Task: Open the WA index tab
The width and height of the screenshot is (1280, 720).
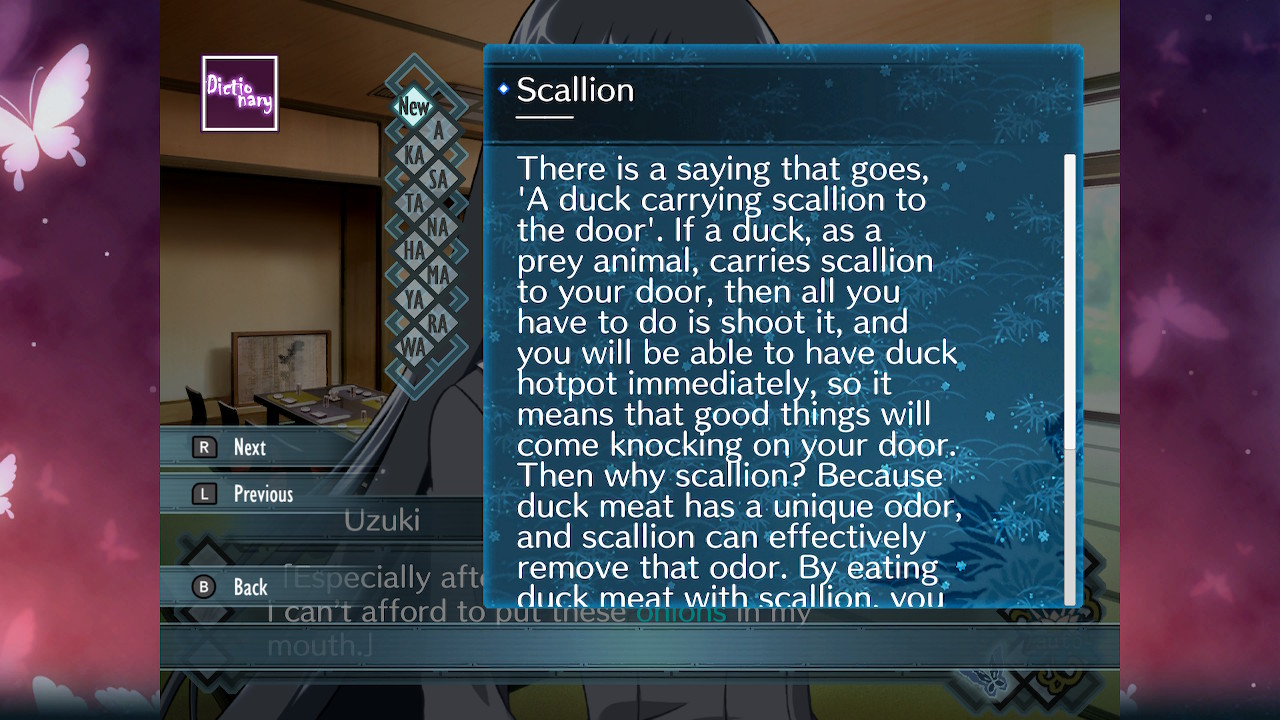Action: [413, 346]
